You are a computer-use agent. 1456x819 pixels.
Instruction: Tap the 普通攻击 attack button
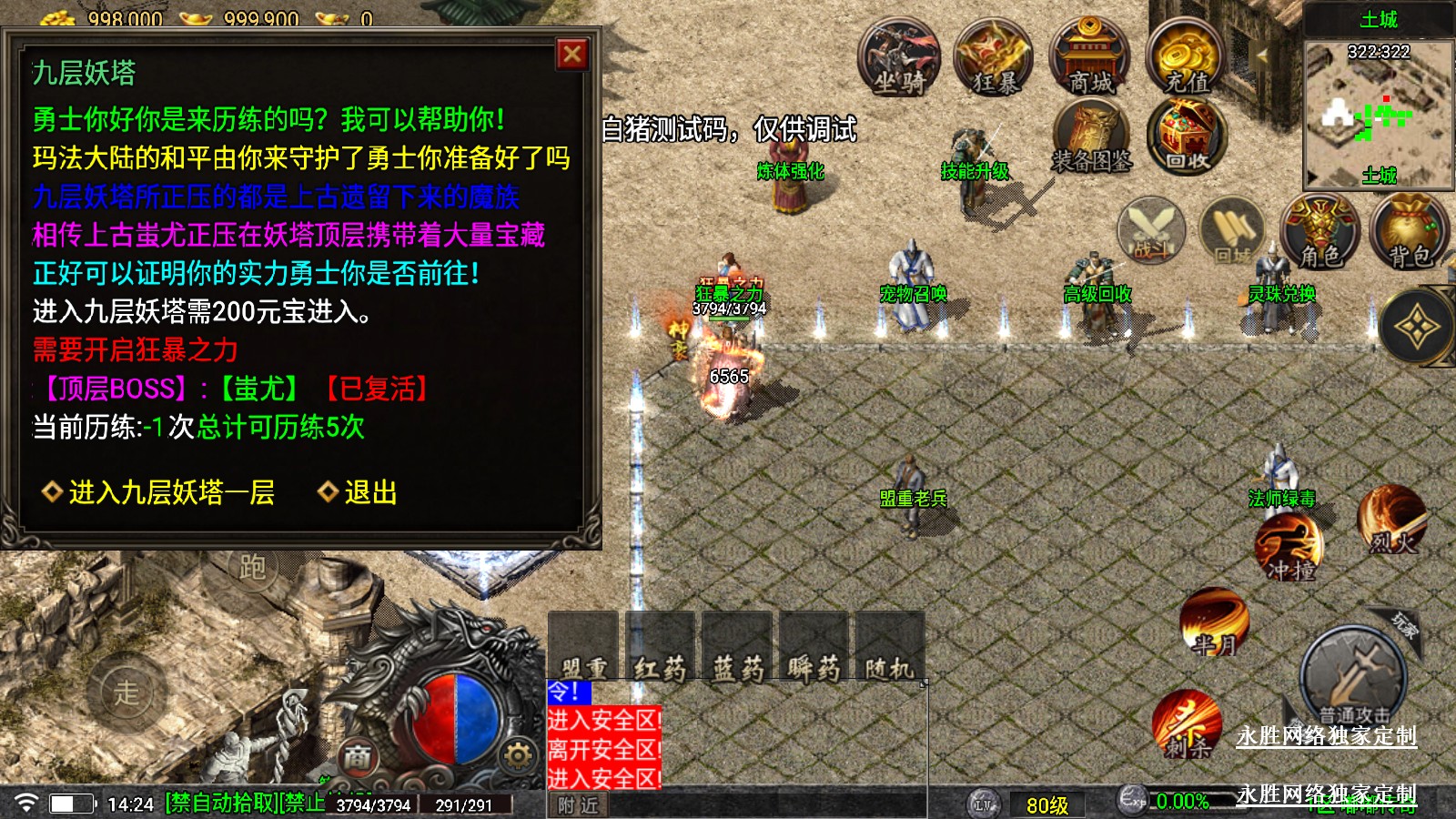pos(1353,678)
